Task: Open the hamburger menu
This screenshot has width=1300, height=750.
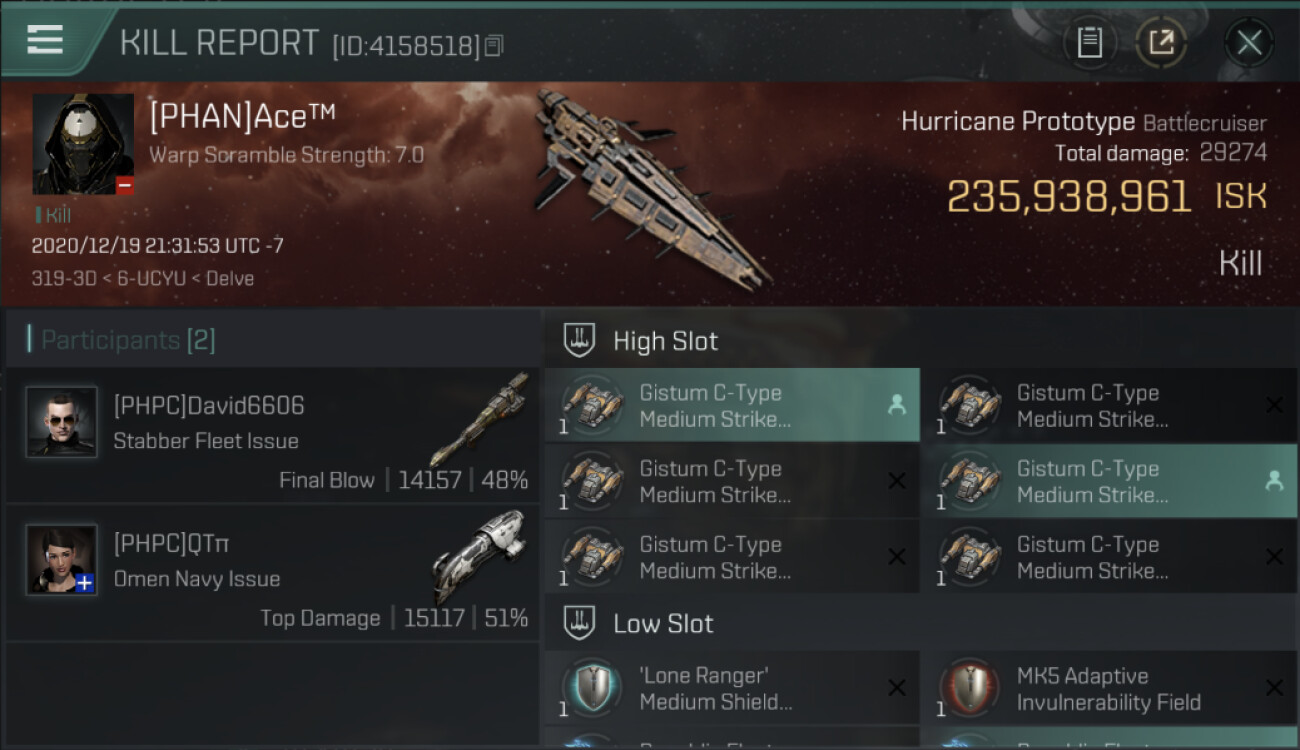Action: point(45,40)
